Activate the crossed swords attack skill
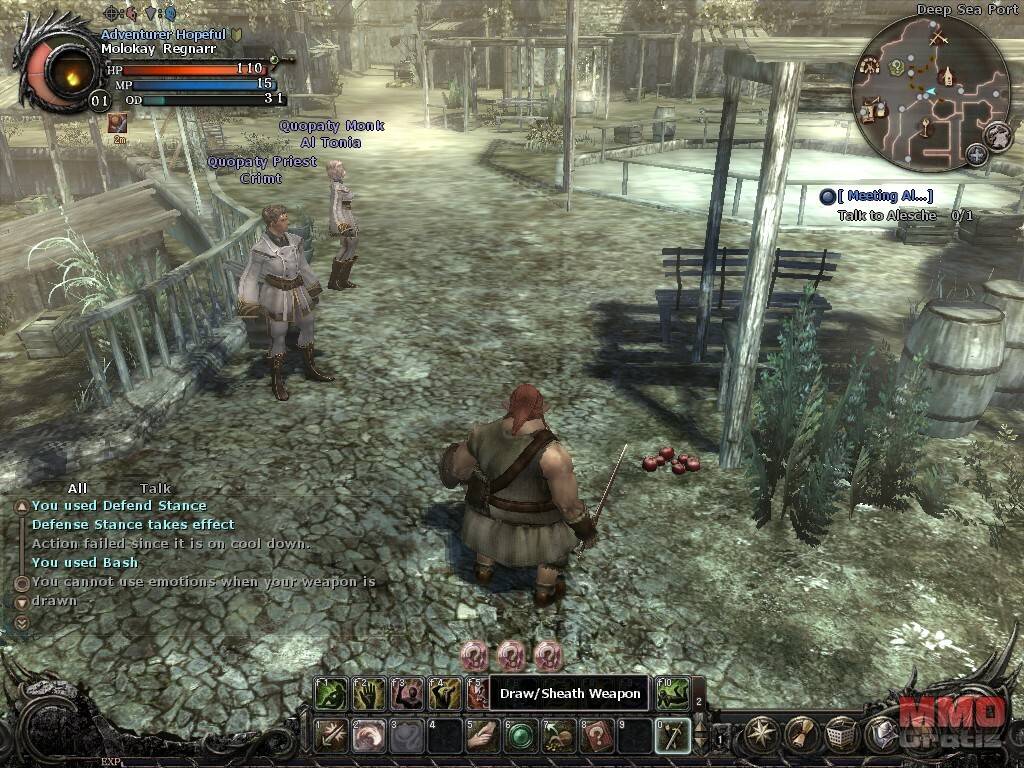This screenshot has height=768, width=1024. [330, 736]
